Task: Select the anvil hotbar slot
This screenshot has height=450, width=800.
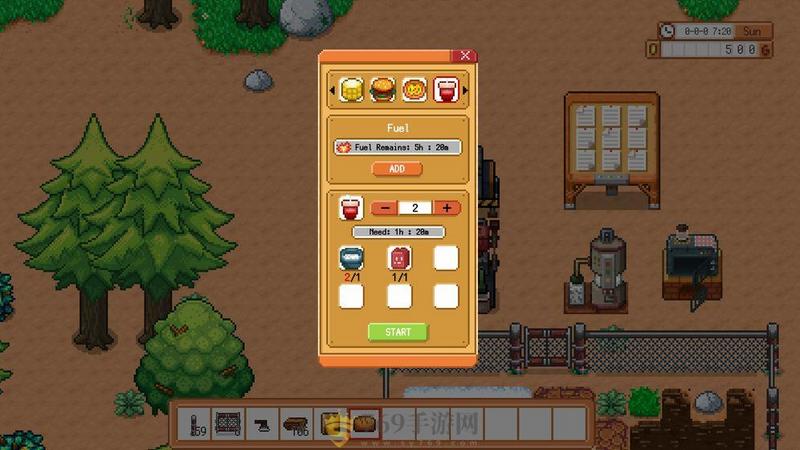Action: tap(261, 424)
